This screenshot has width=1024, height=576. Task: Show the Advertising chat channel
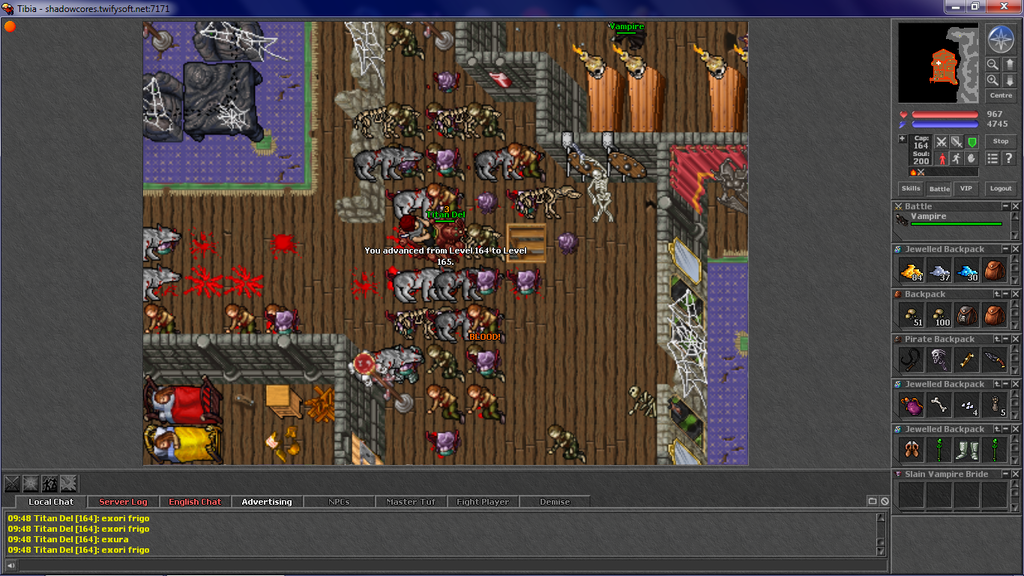pyautogui.click(x=267, y=502)
